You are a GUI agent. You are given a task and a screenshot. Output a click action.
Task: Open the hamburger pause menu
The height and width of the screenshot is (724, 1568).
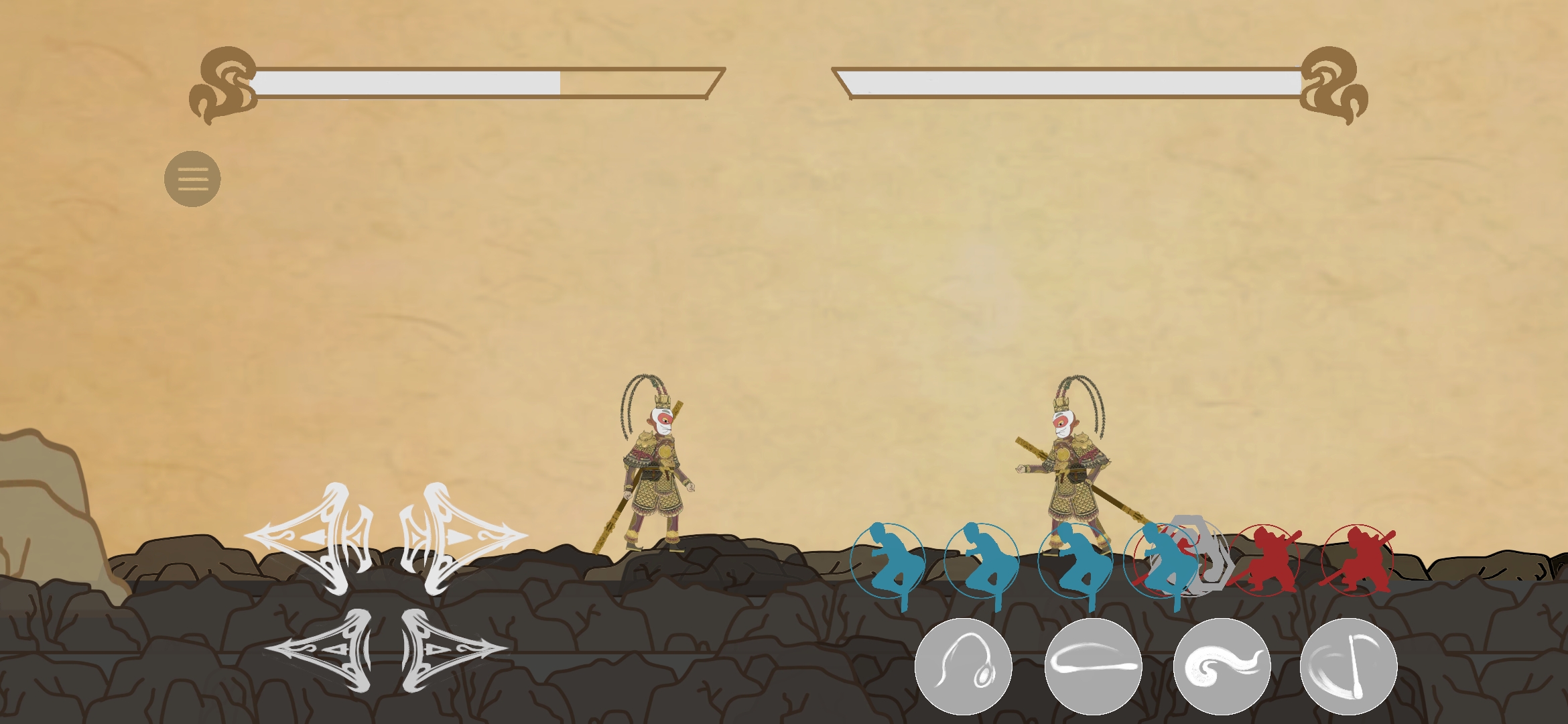click(192, 179)
